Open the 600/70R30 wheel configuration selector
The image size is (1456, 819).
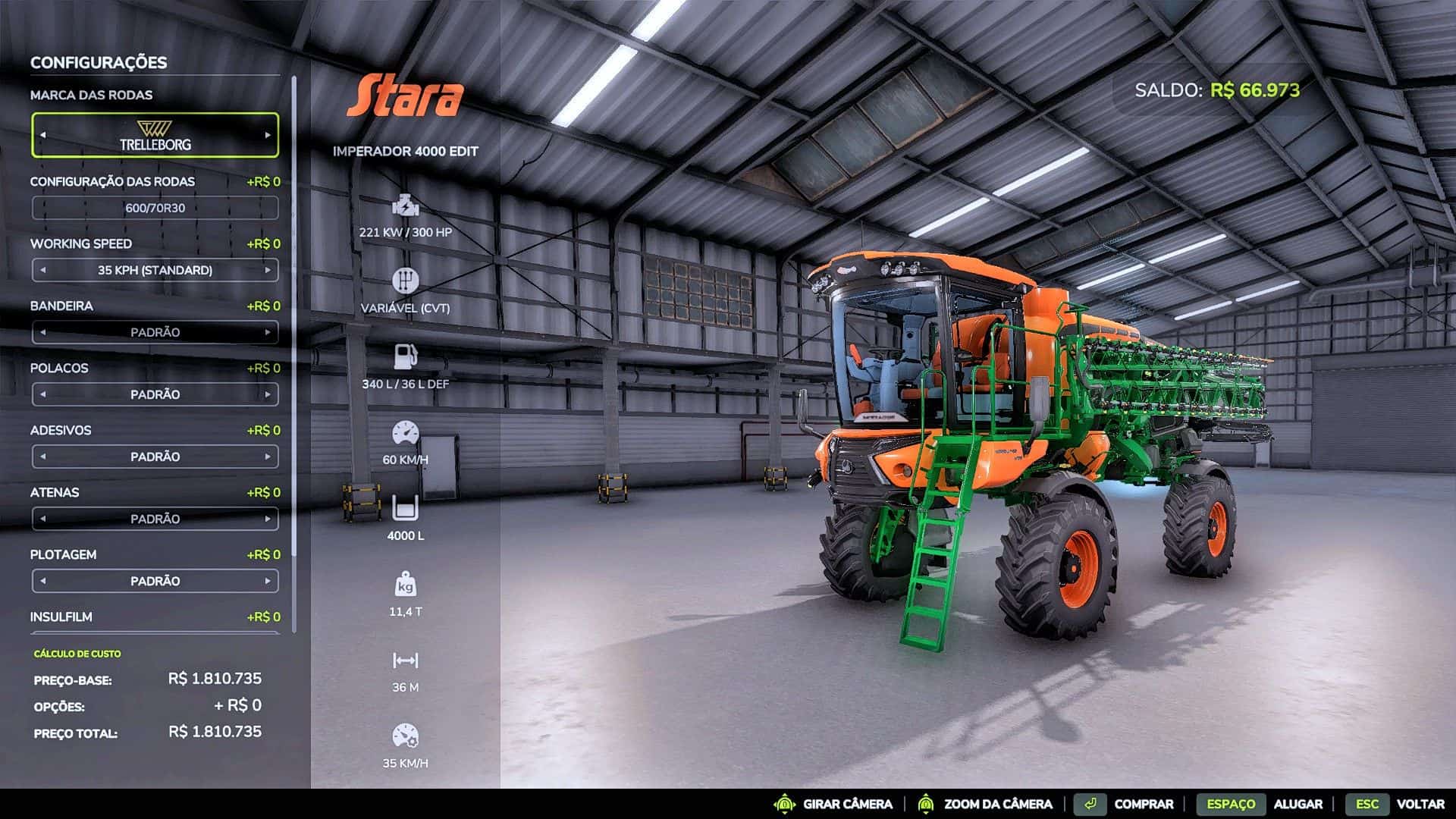155,208
